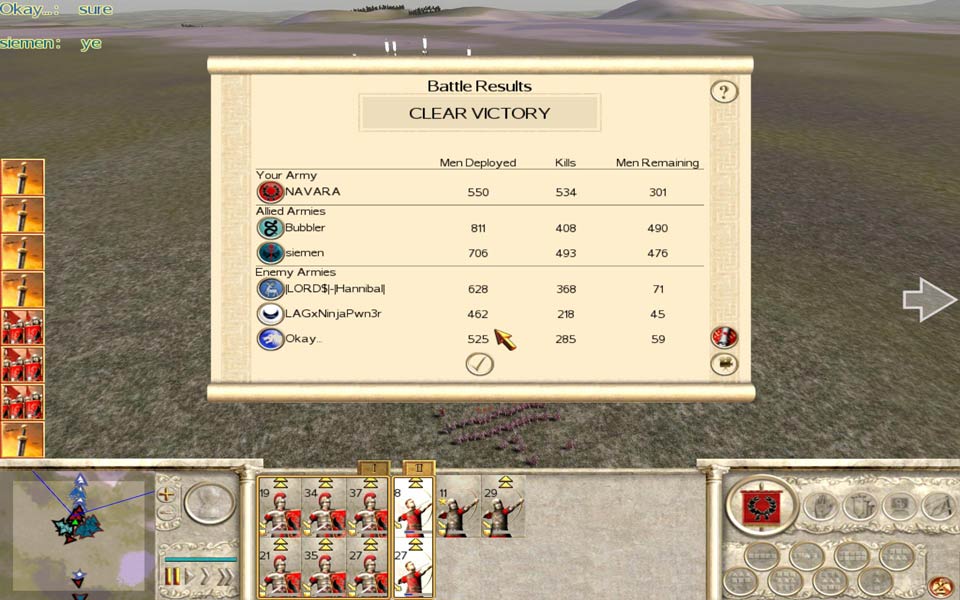Image resolution: width=960 pixels, height=600 pixels.
Task: Select the siemen allied army row
Action: [479, 253]
